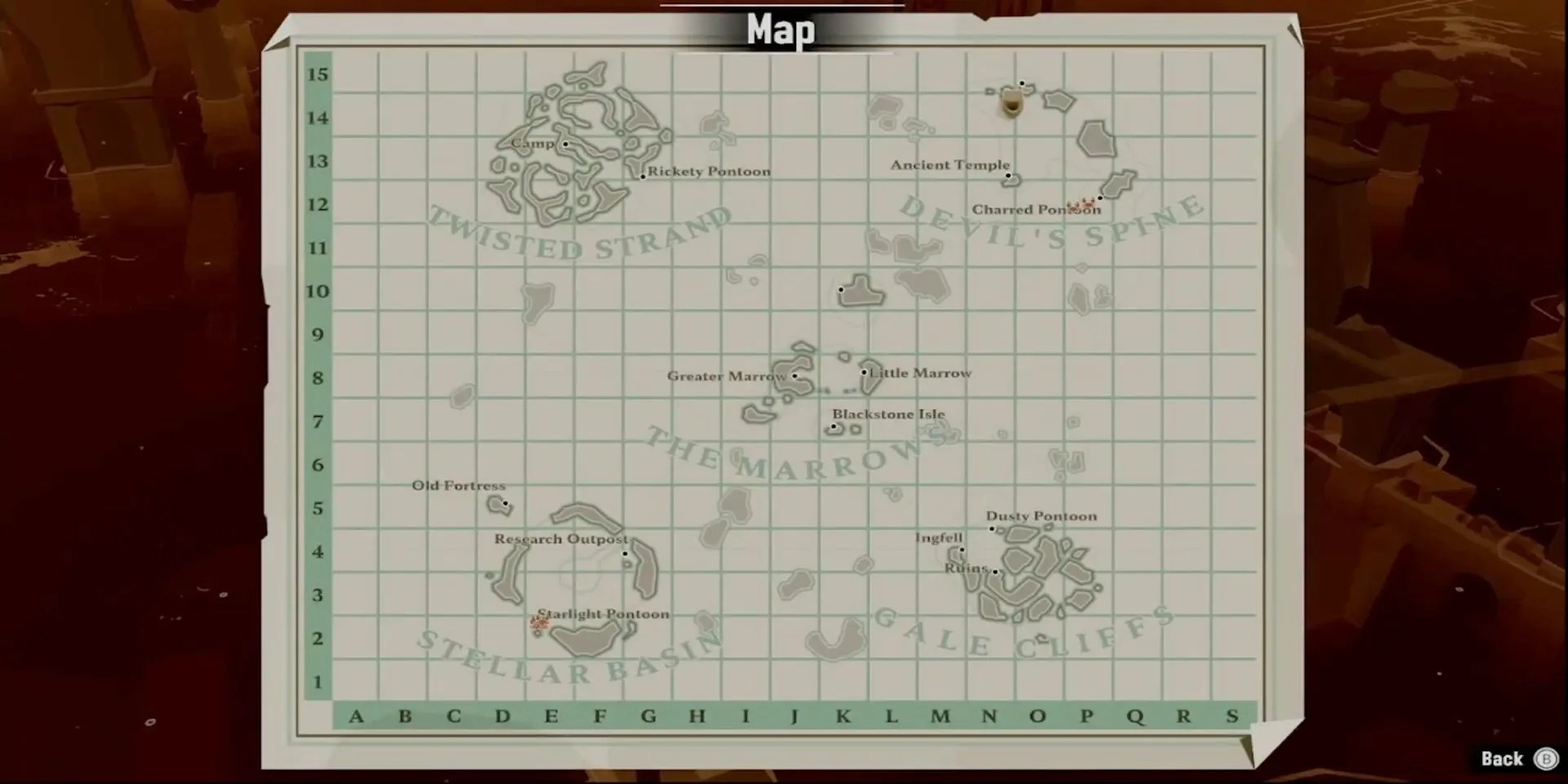Screen dimensions: 1568x784
Task: Click the Rickety Pontoon dock marker
Action: (642, 176)
